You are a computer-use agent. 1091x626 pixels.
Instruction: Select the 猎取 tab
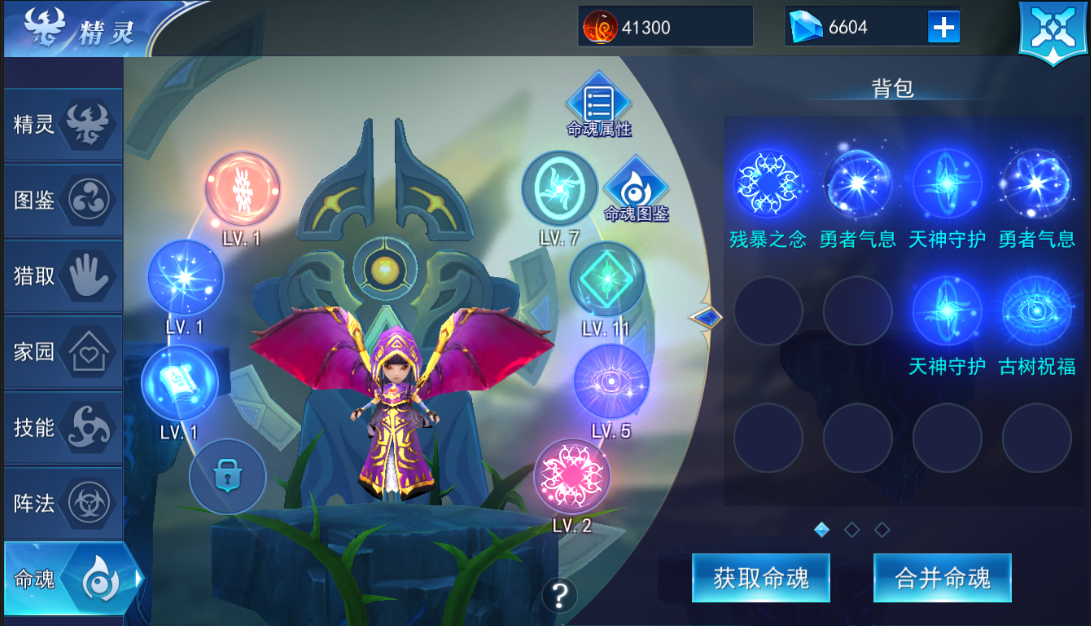(x=62, y=276)
